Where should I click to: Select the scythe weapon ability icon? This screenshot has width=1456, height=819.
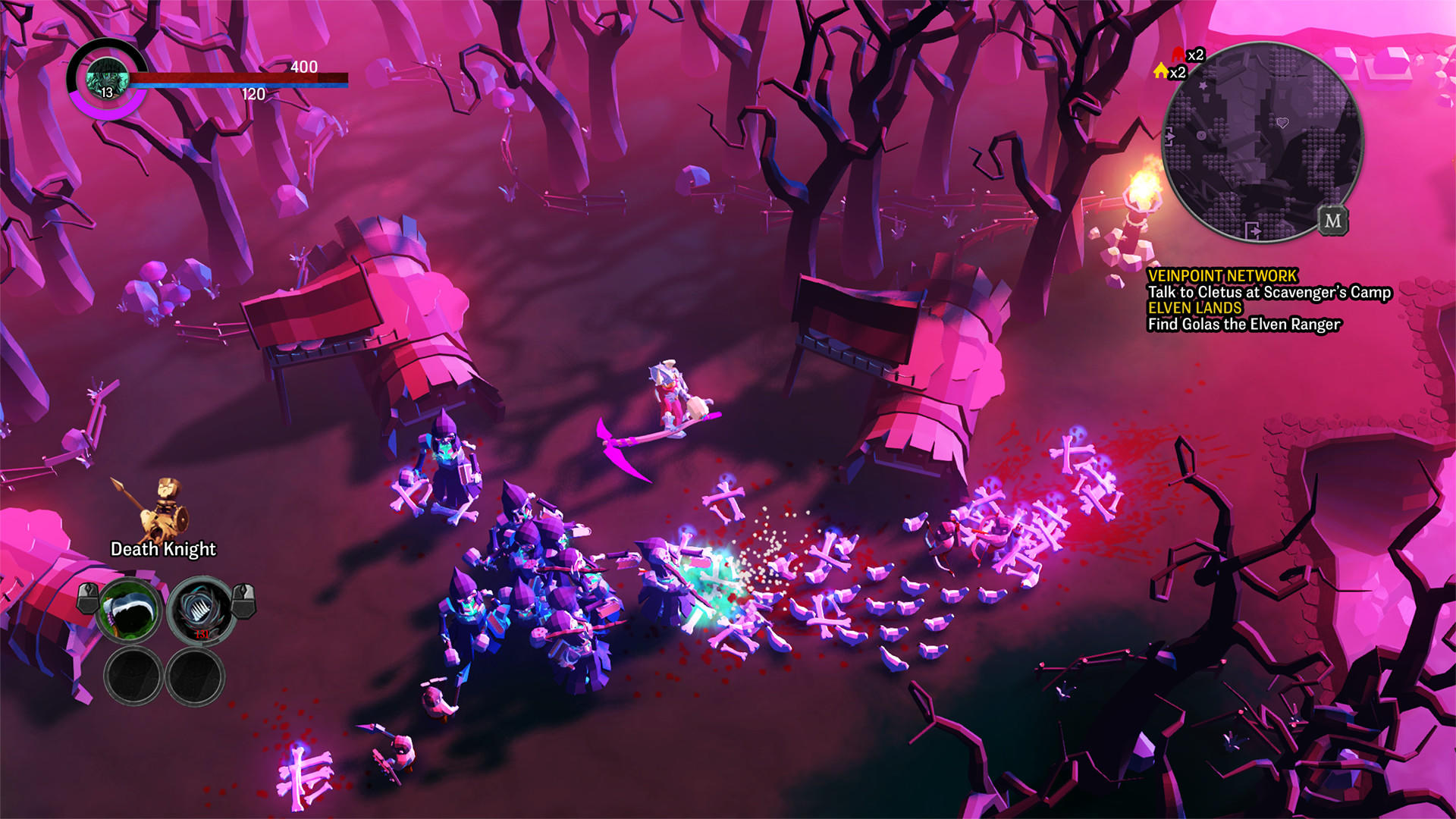[x=127, y=610]
